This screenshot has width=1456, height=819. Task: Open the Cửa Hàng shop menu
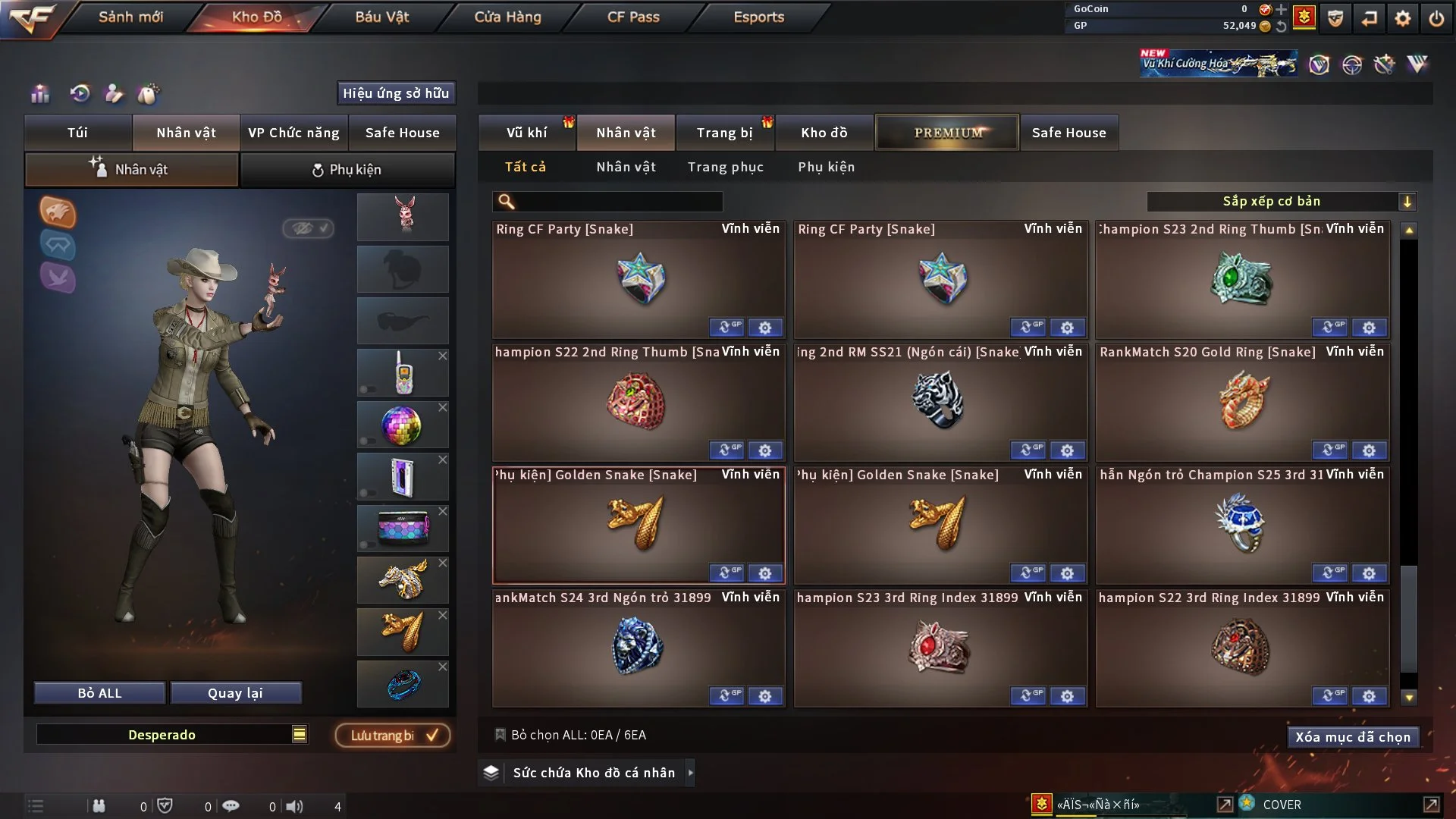click(507, 17)
